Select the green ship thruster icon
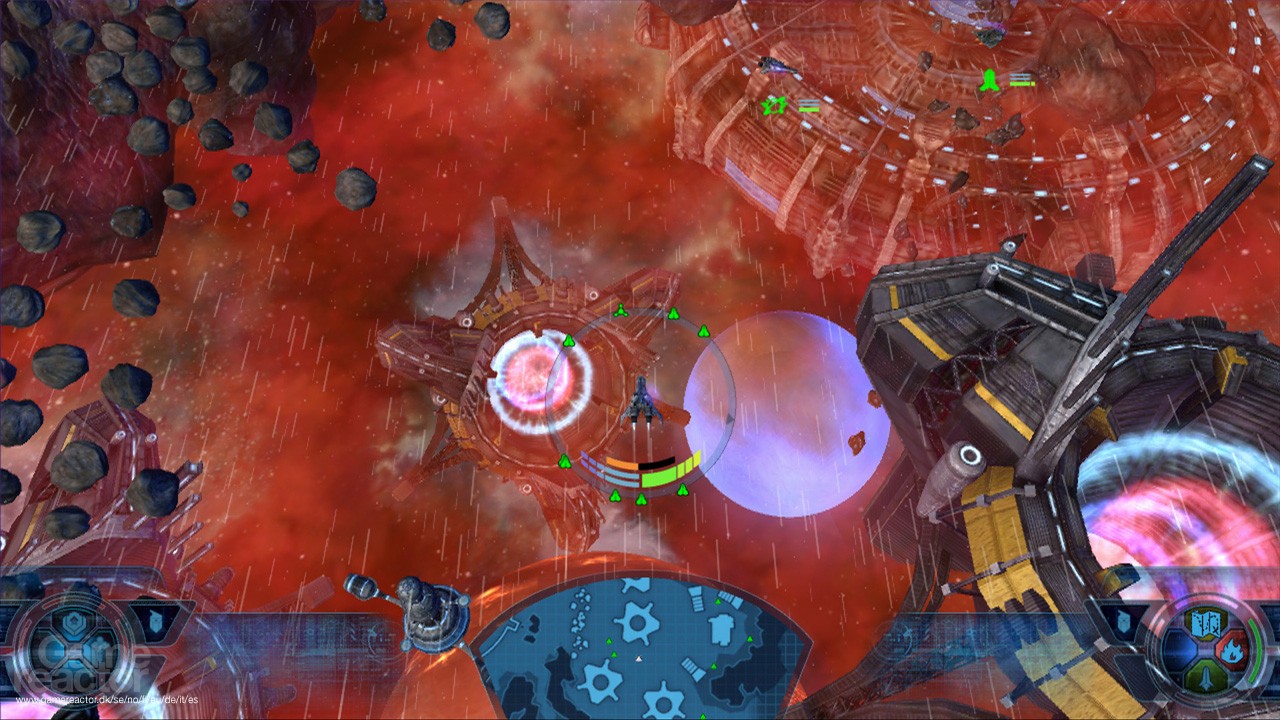The width and height of the screenshot is (1280, 720). (1207, 676)
